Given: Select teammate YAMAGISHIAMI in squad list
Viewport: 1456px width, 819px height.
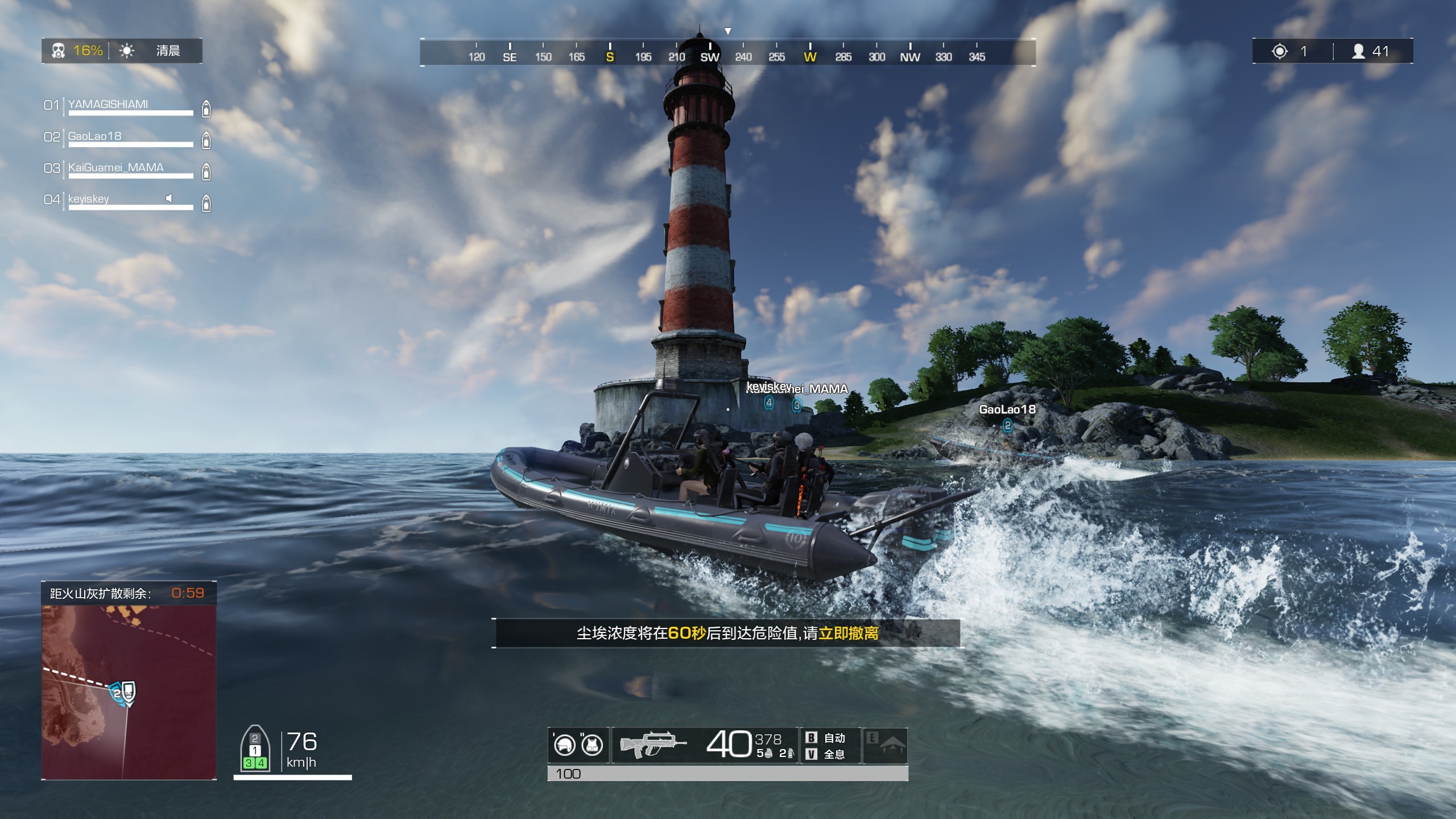Looking at the screenshot, I should point(108,105).
